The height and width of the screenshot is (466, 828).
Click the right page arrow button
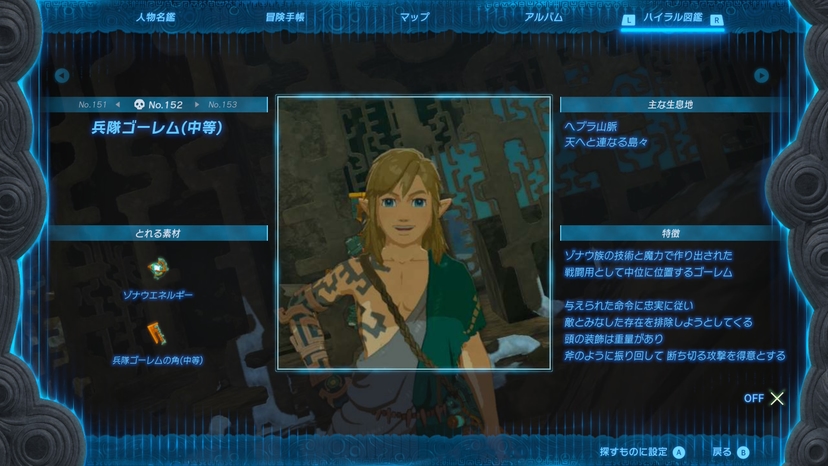coord(762,75)
